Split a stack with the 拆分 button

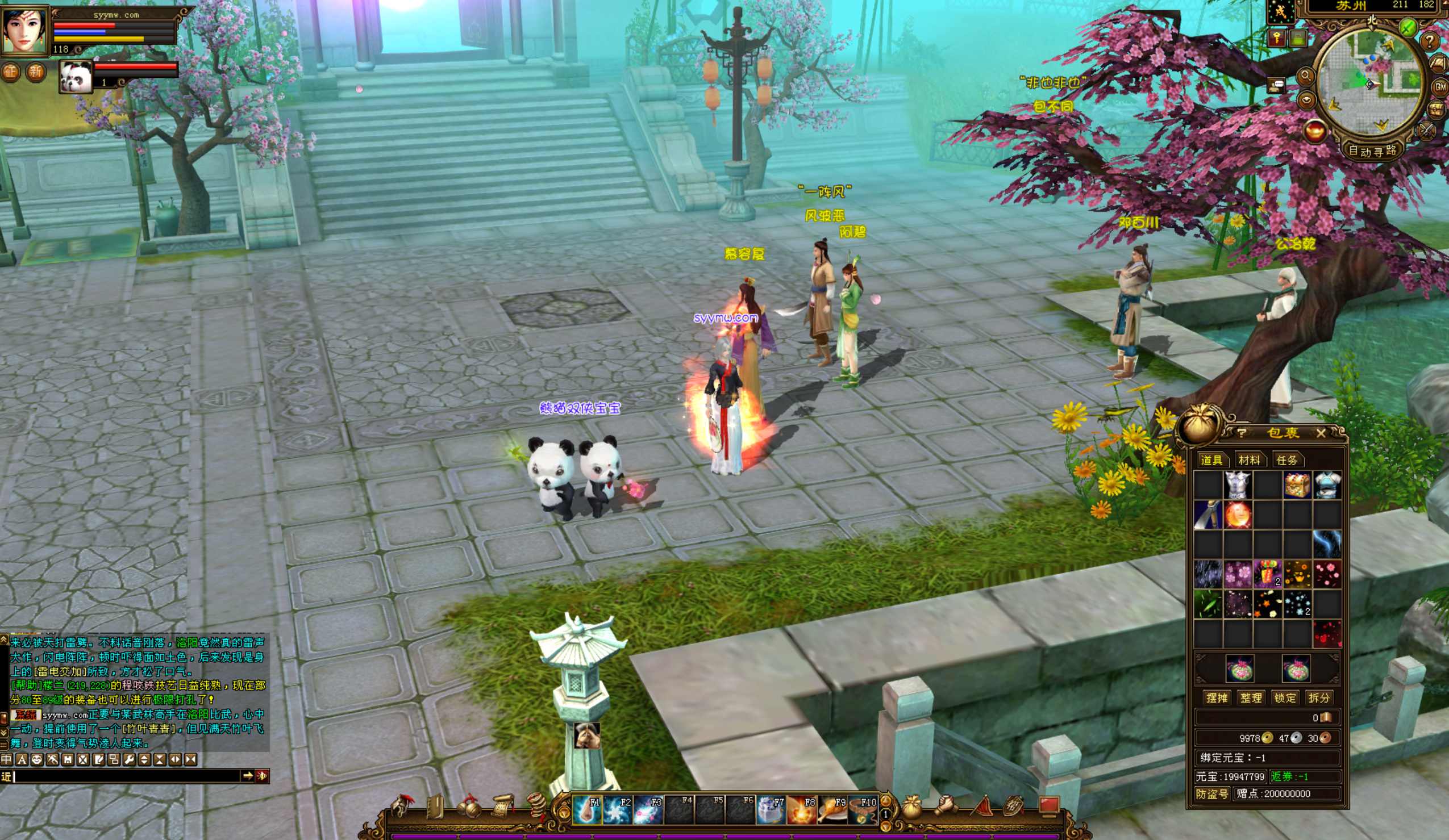coord(1318,697)
